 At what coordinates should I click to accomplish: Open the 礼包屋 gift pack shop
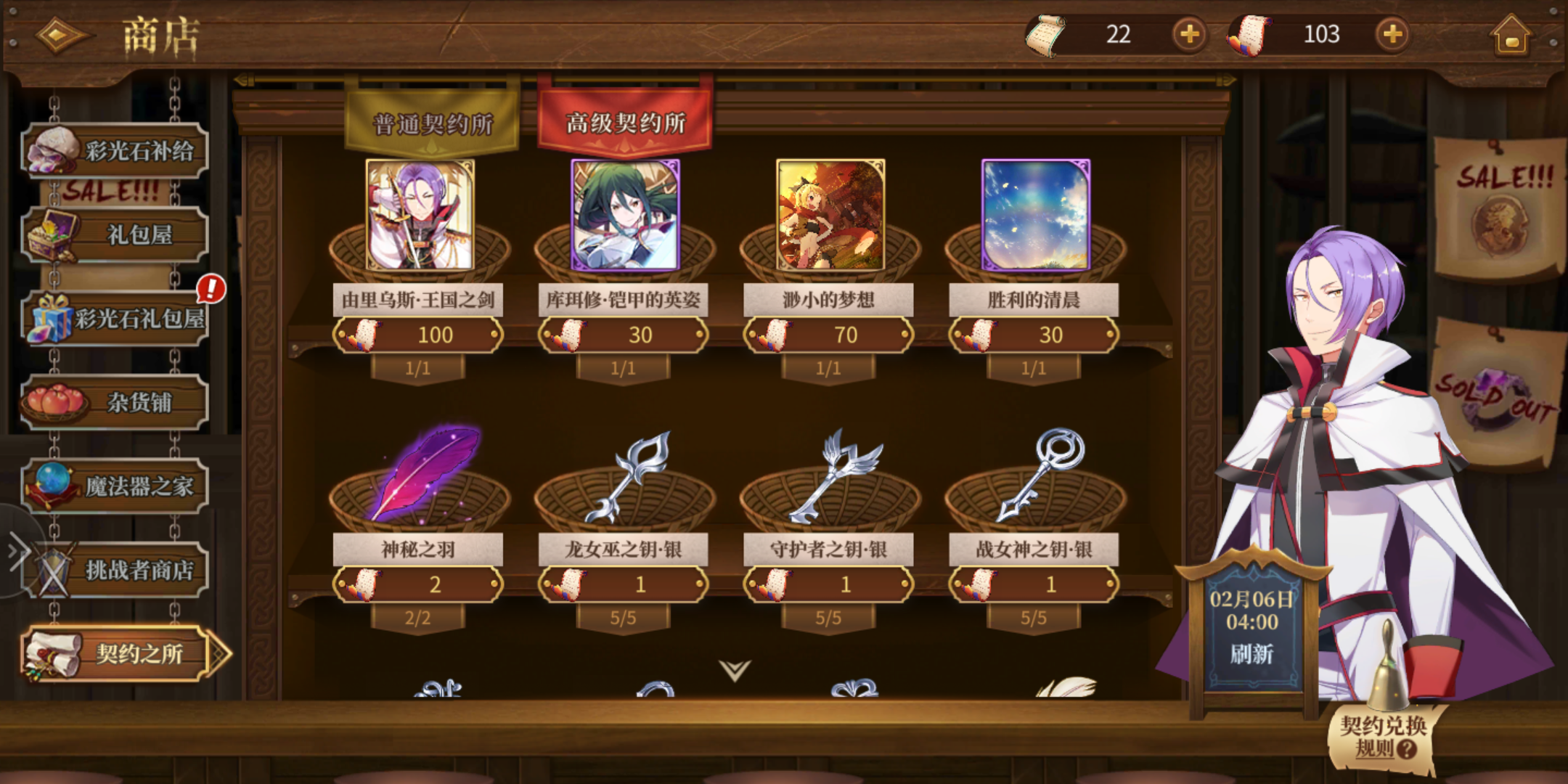(116, 236)
